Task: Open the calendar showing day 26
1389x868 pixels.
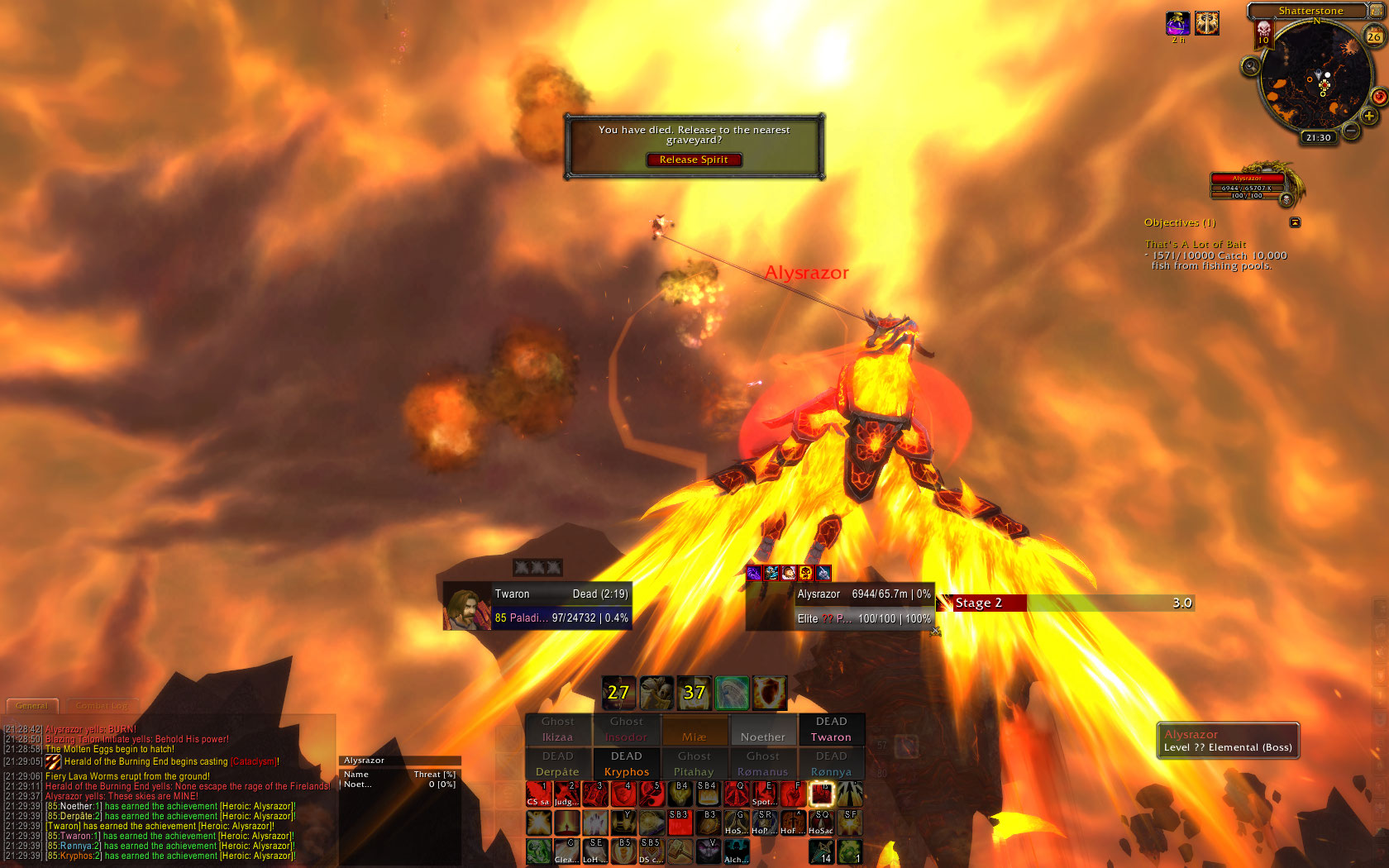Action: click(x=1373, y=36)
